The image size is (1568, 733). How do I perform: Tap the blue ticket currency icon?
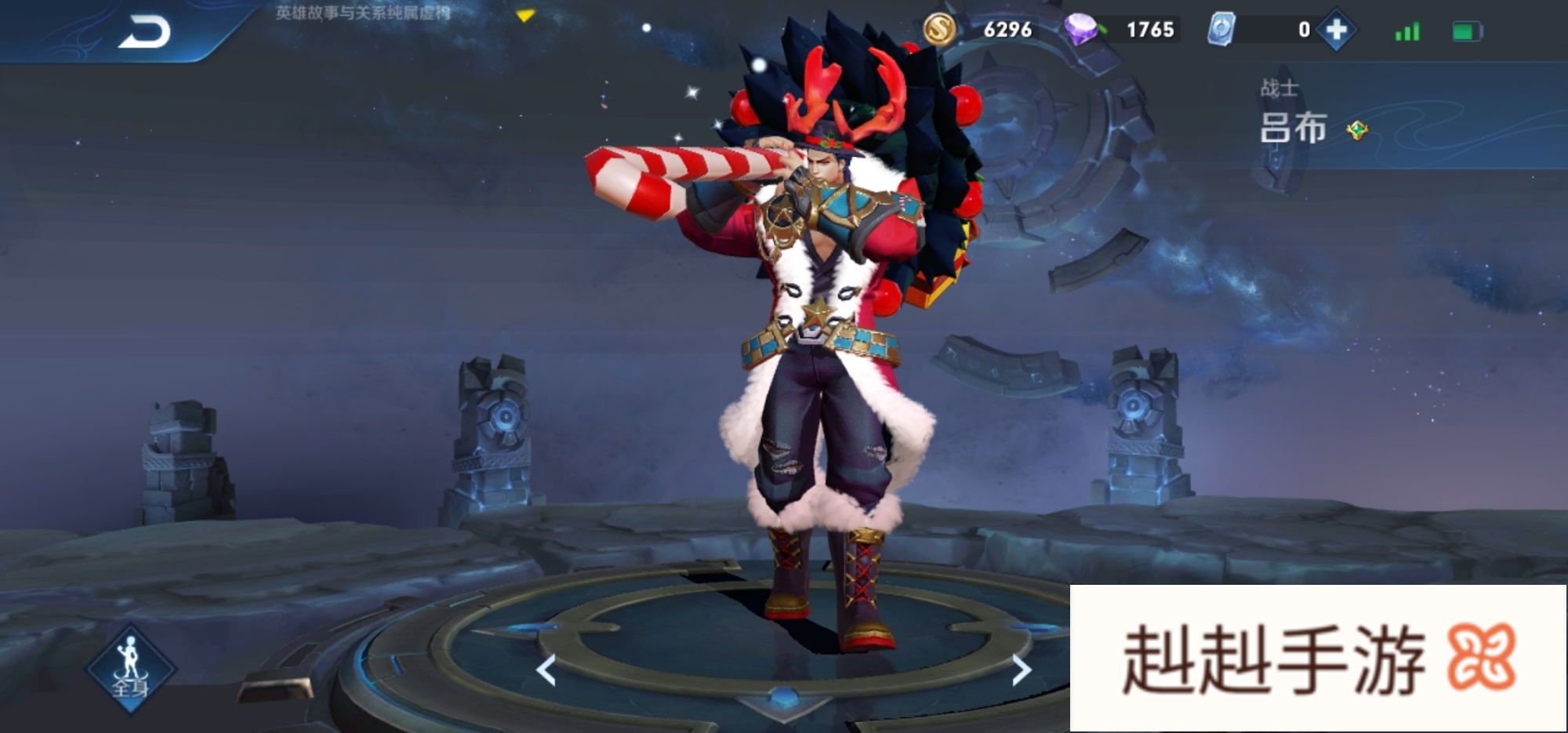(x=1221, y=30)
